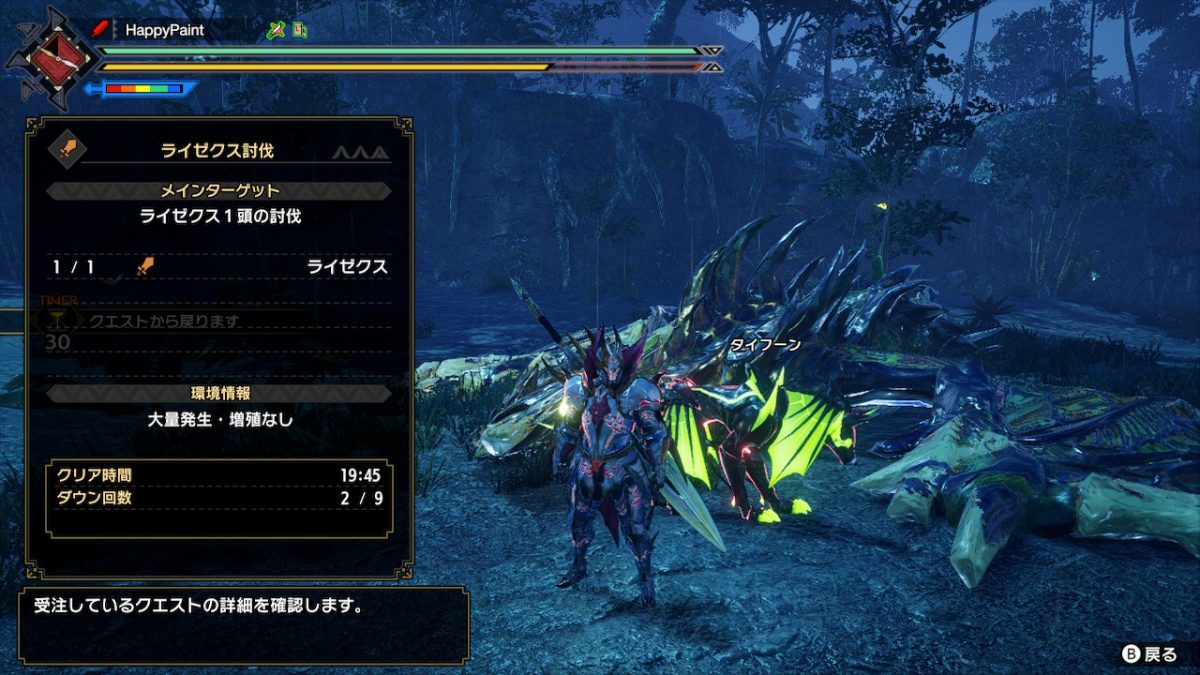Screen dimensions: 1200x675
Task: Select the ライゼクス target row
Action: (x=219, y=267)
